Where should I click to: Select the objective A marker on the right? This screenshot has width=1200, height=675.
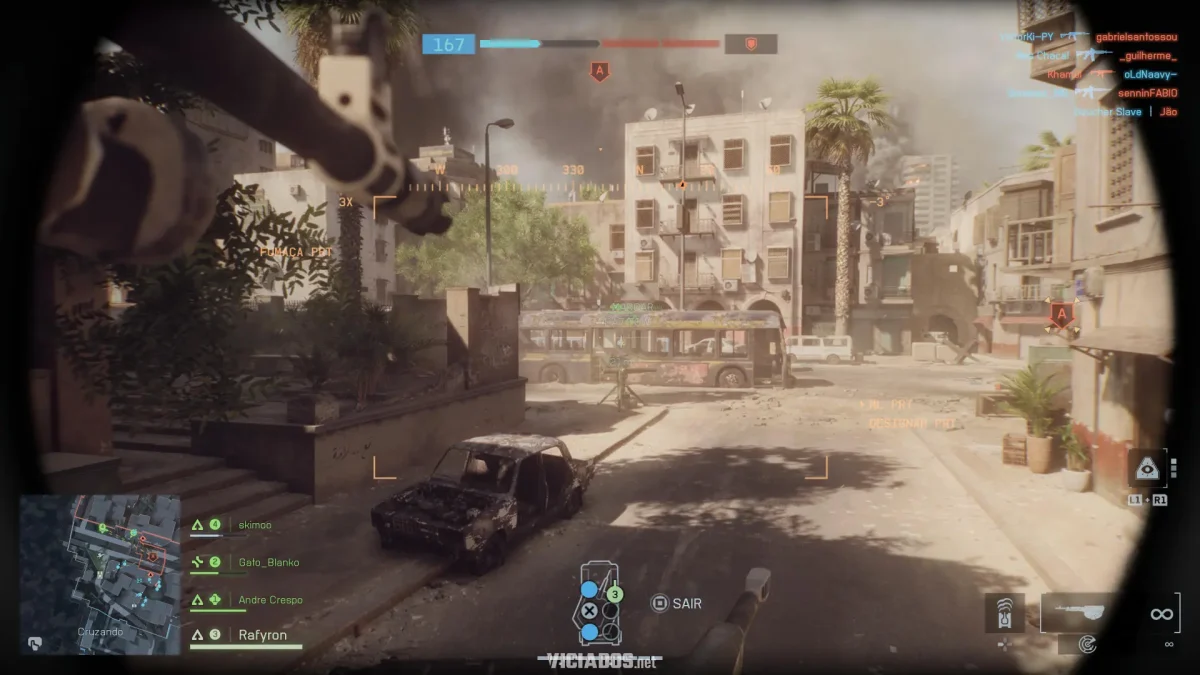1061,315
